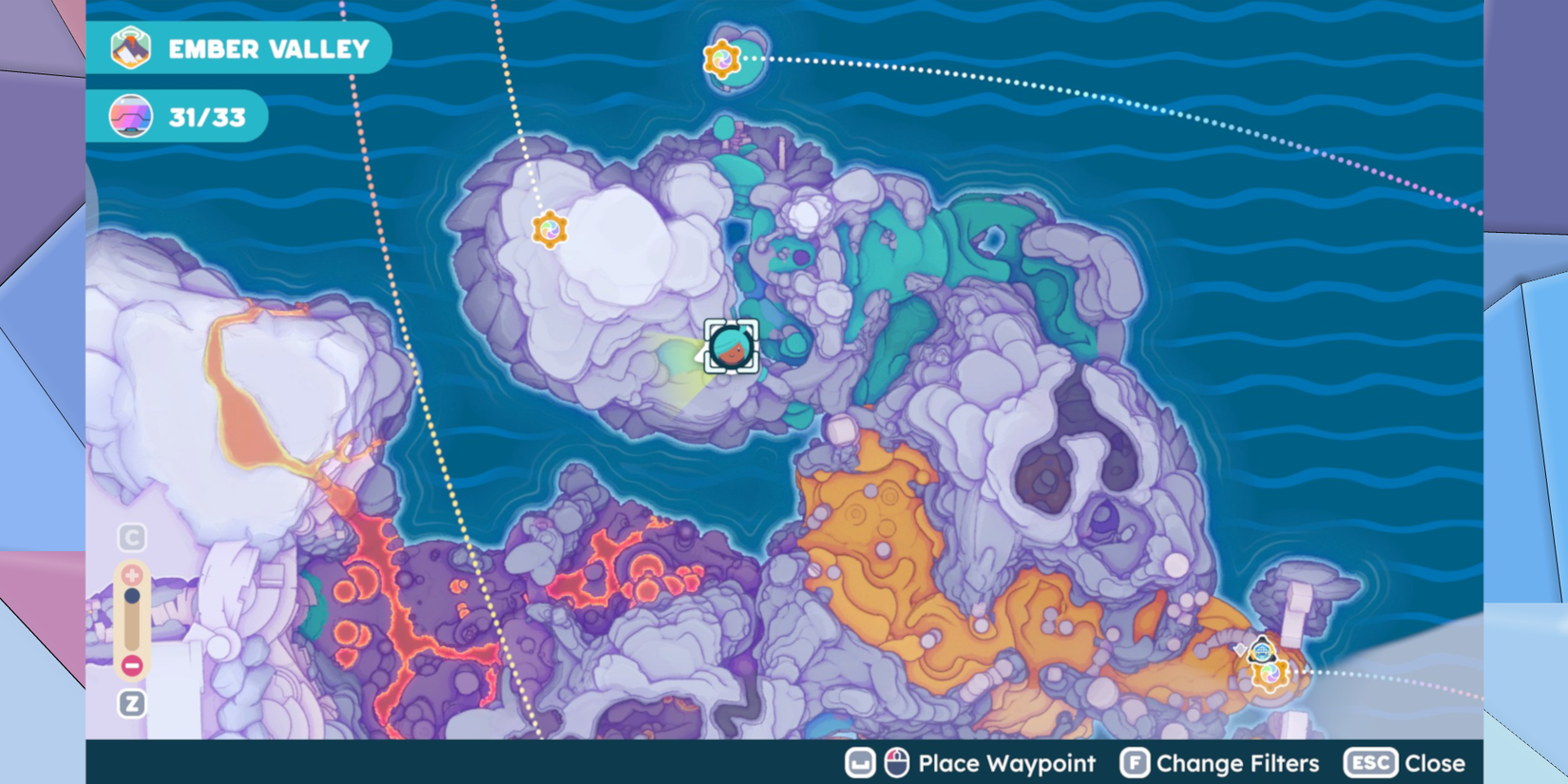This screenshot has width=1568, height=784.
Task: Click the map node icon on the white plateau
Action: click(549, 231)
